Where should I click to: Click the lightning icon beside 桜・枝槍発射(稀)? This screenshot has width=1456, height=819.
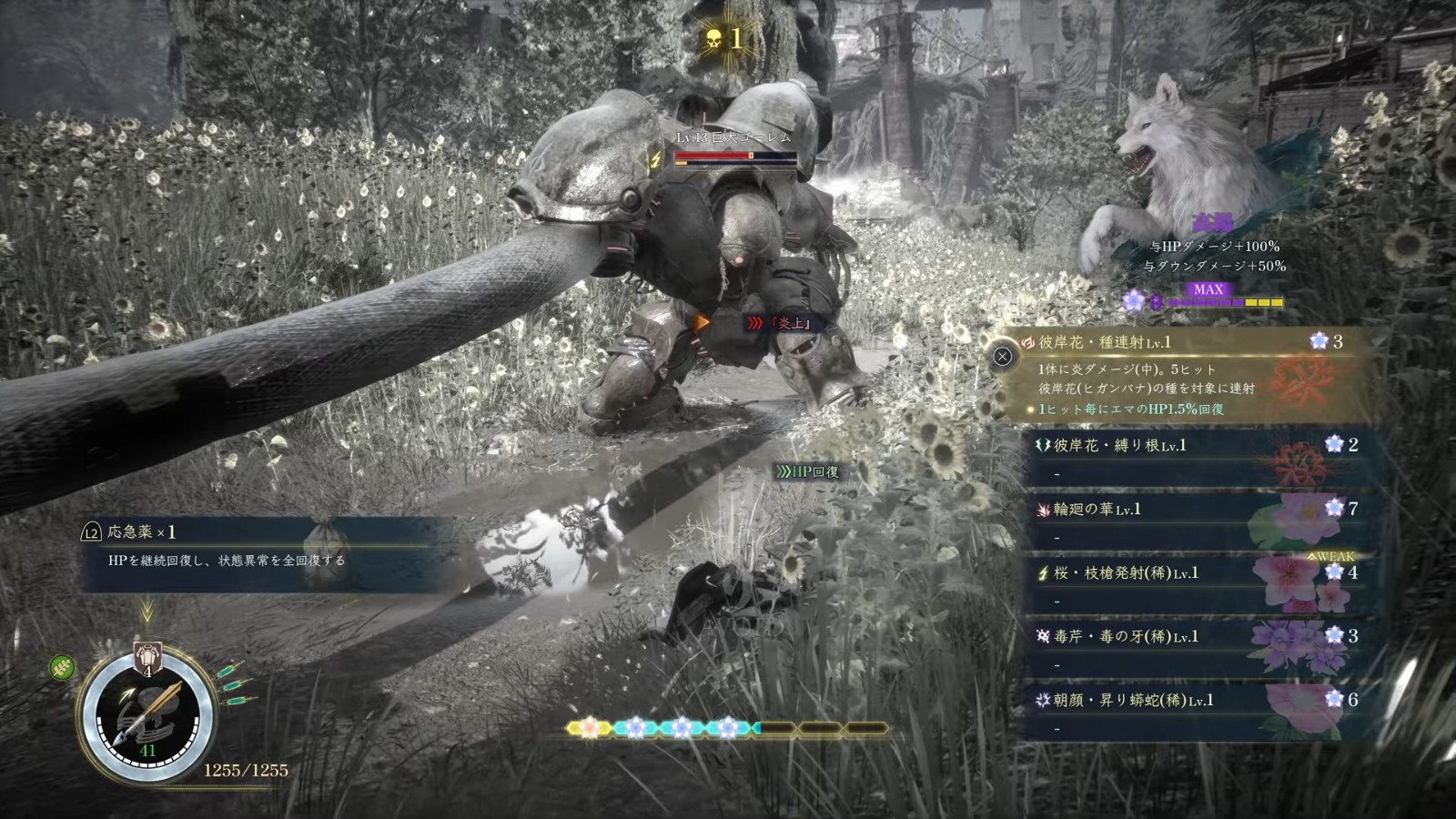[x=1043, y=571]
